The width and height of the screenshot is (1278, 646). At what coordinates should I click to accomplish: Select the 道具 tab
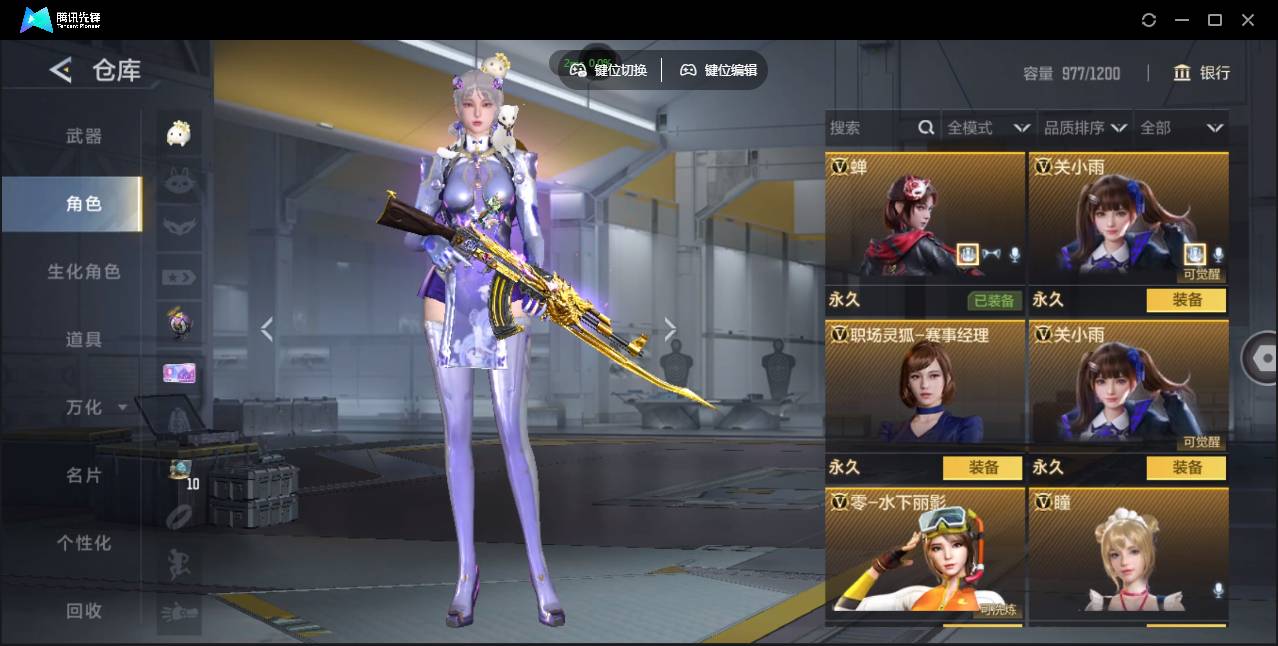pos(84,340)
